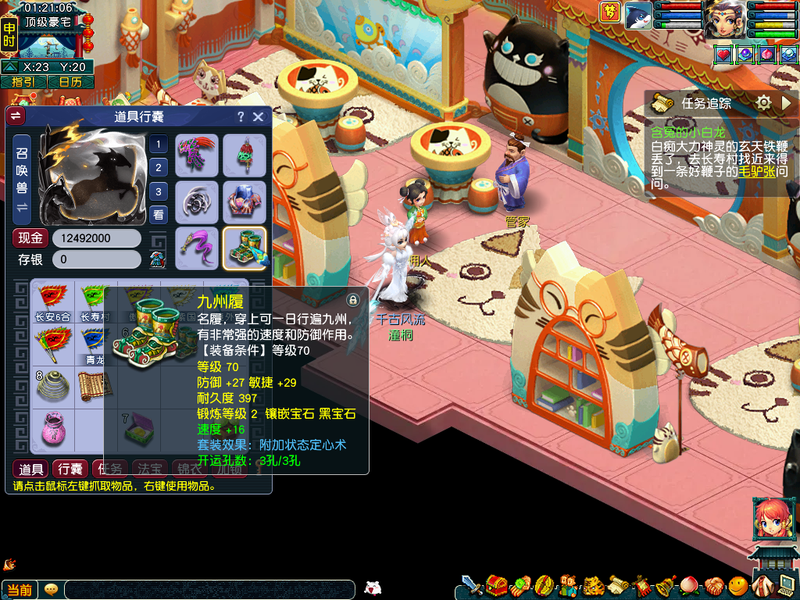
Task: Close the 道具行囊 inventory window
Action: [258, 117]
